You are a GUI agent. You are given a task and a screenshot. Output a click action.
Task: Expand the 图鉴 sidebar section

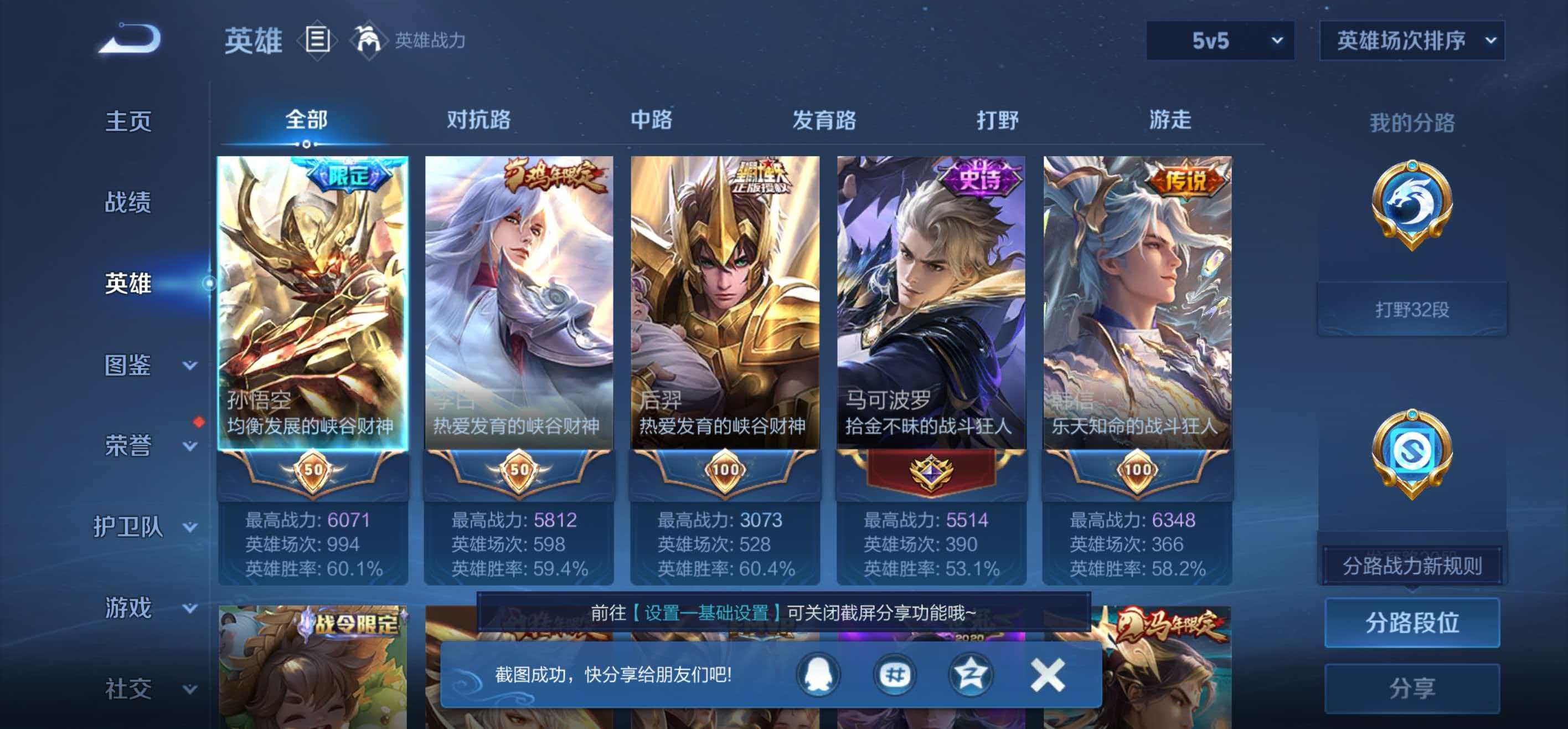pos(130,367)
